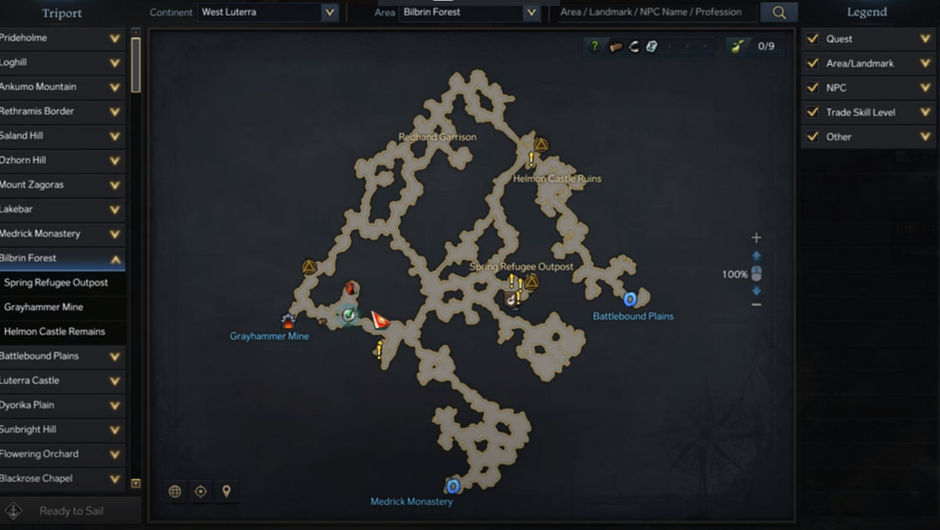Click the Medrick Monastery portal marker

[x=453, y=486]
